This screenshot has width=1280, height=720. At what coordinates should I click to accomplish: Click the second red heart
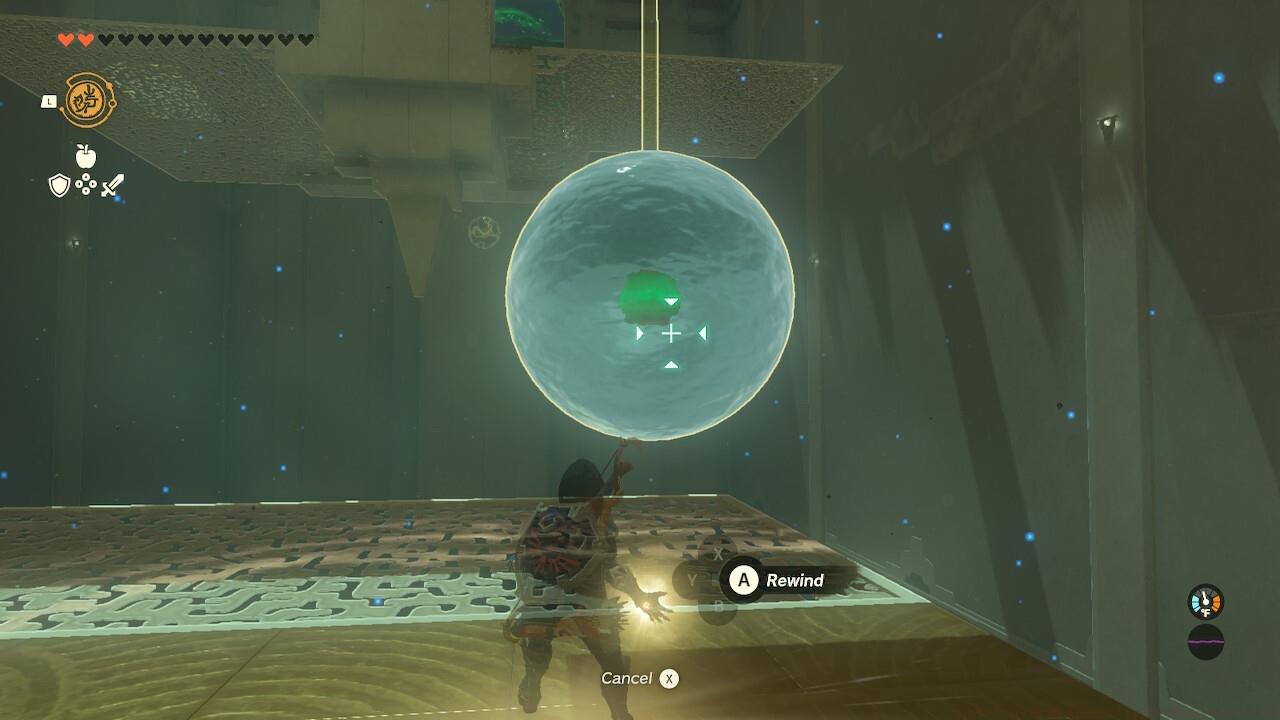coord(84,39)
